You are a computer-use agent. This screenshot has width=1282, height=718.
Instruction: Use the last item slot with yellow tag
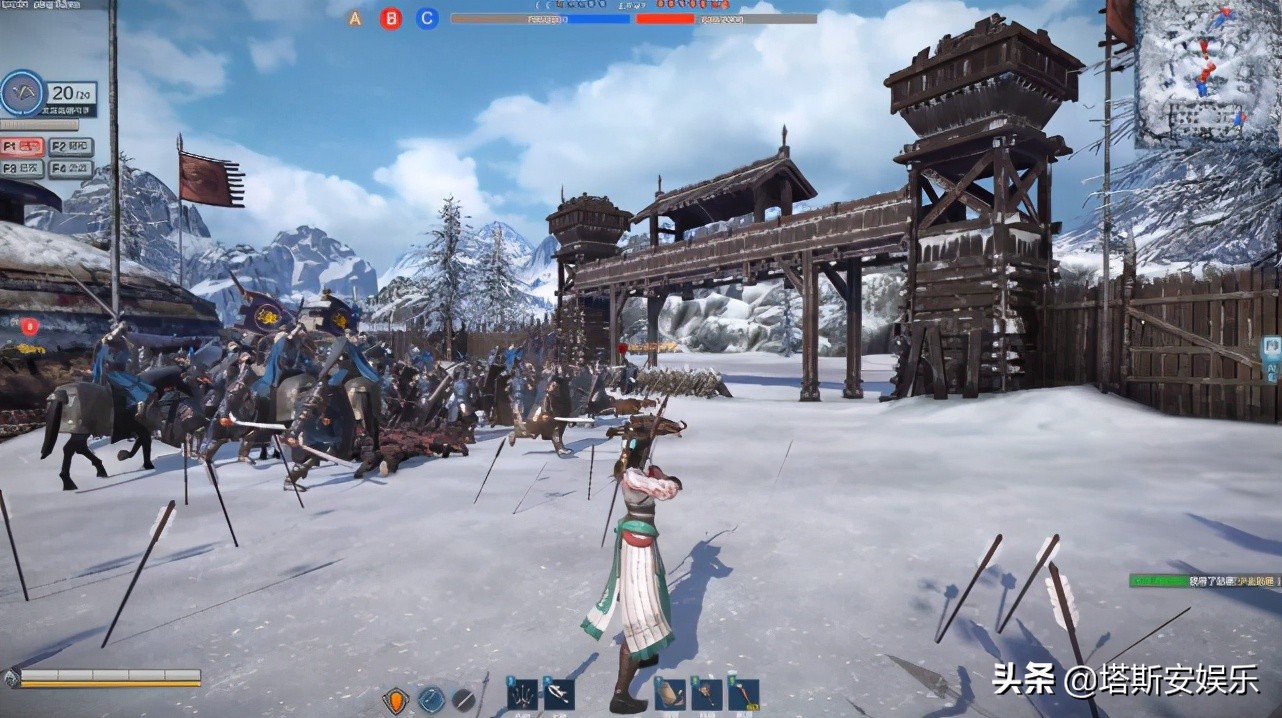coord(743,693)
